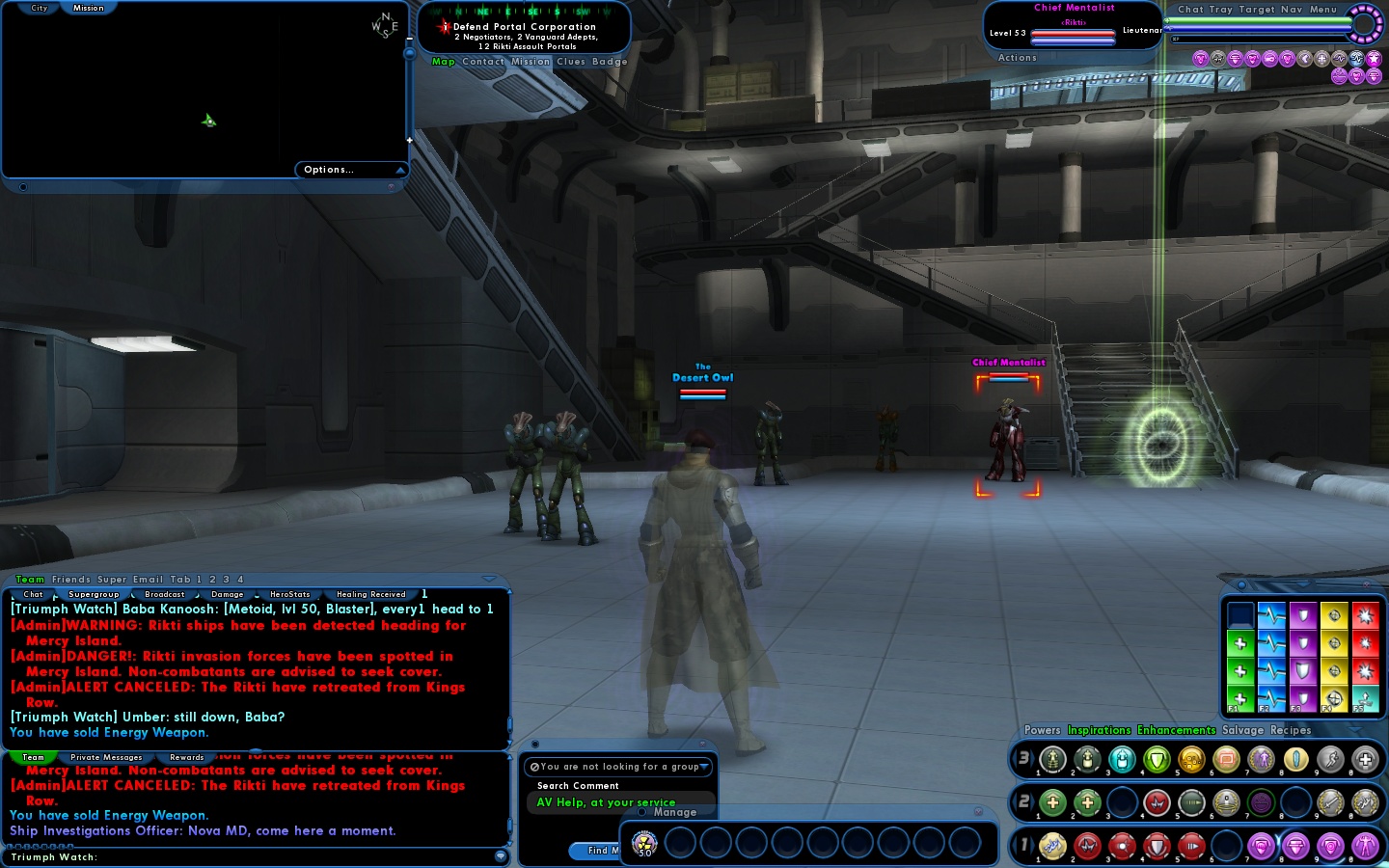Click the Triumph Watch chat input field
1389x868 pixels.
click(241, 858)
